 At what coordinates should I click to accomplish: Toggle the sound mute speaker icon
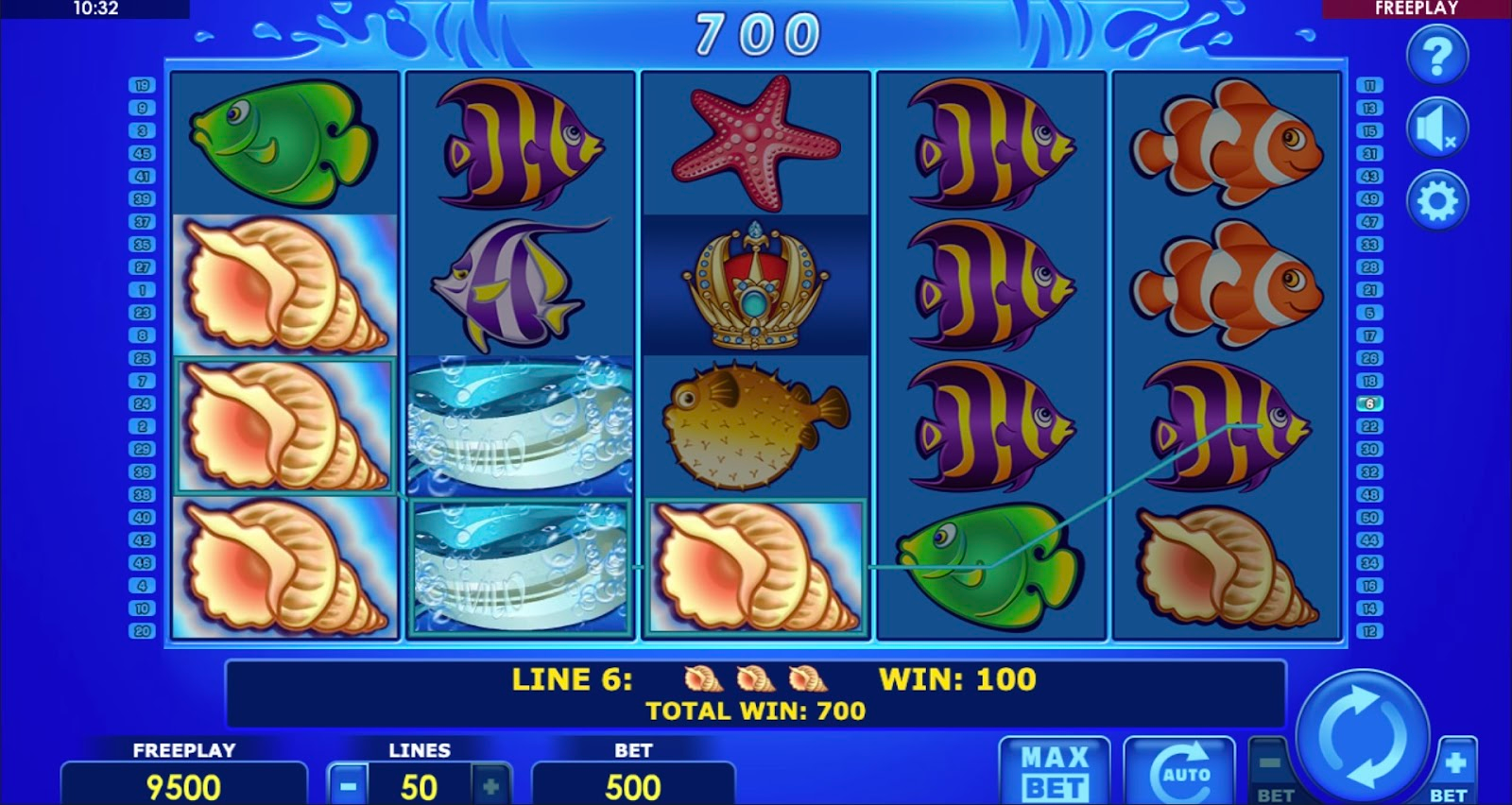click(1436, 128)
